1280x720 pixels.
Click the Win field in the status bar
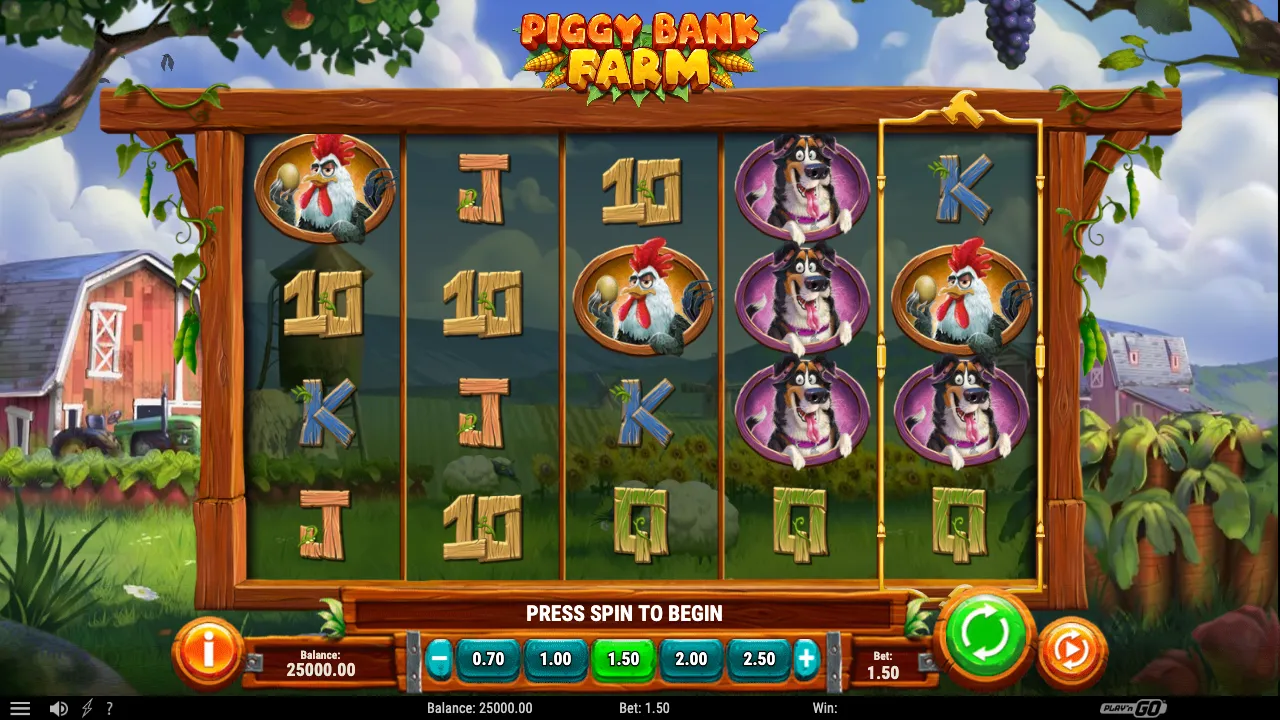coord(837,708)
